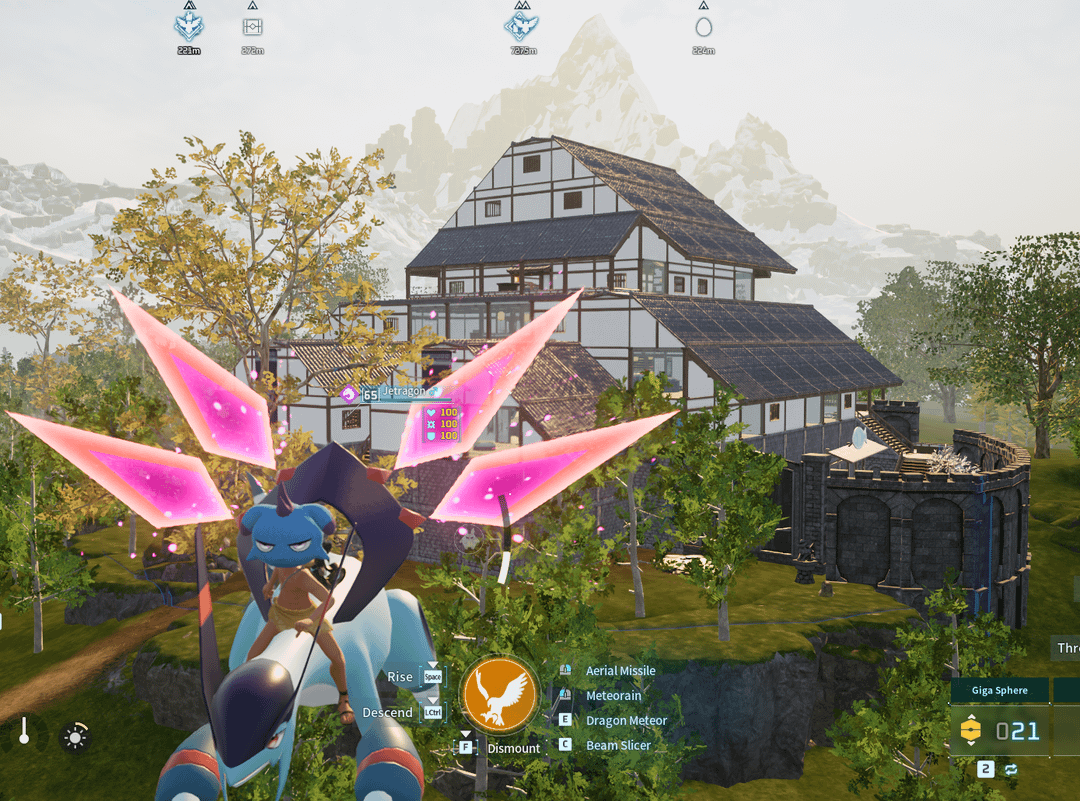Choose the Beam Slicer skill
The width and height of the screenshot is (1080, 801).
[617, 746]
